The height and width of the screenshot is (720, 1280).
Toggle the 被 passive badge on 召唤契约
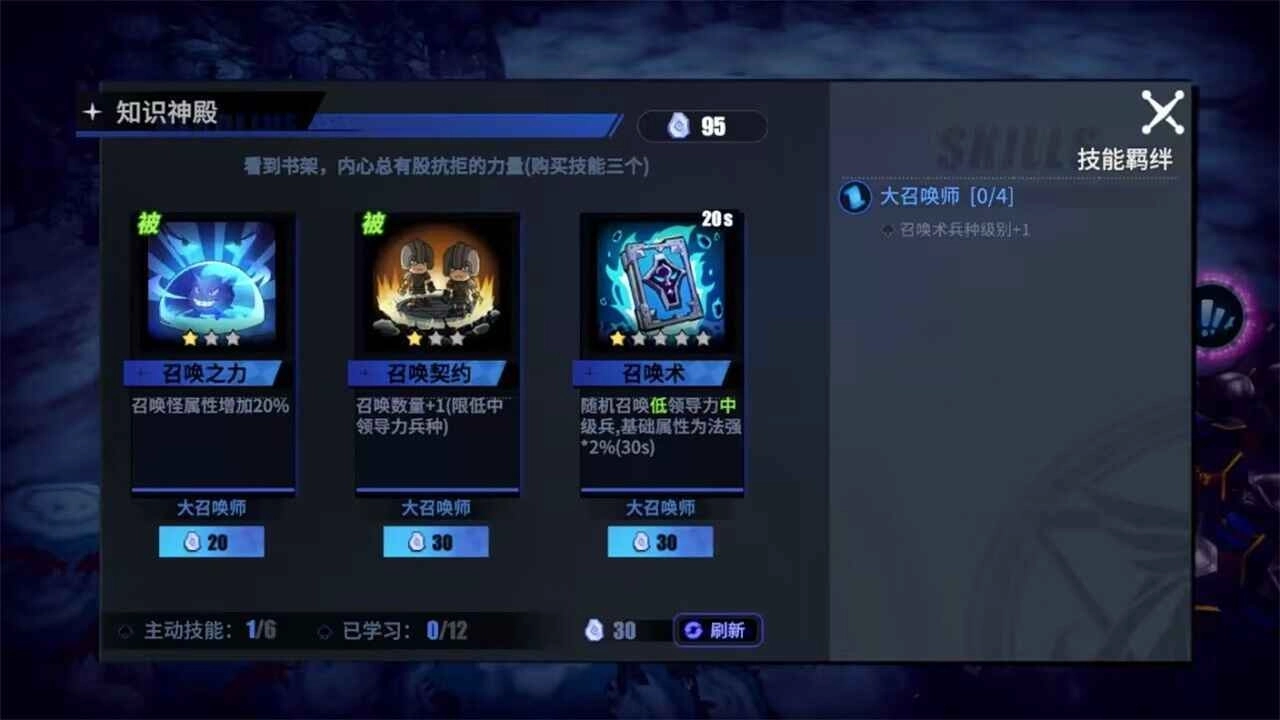pos(375,224)
